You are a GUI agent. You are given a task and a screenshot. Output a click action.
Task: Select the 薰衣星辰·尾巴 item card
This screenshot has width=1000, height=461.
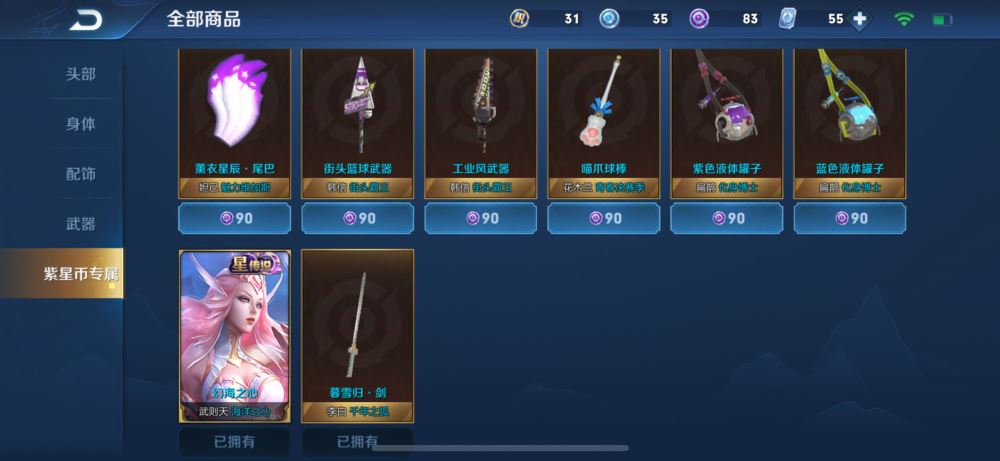coord(234,122)
